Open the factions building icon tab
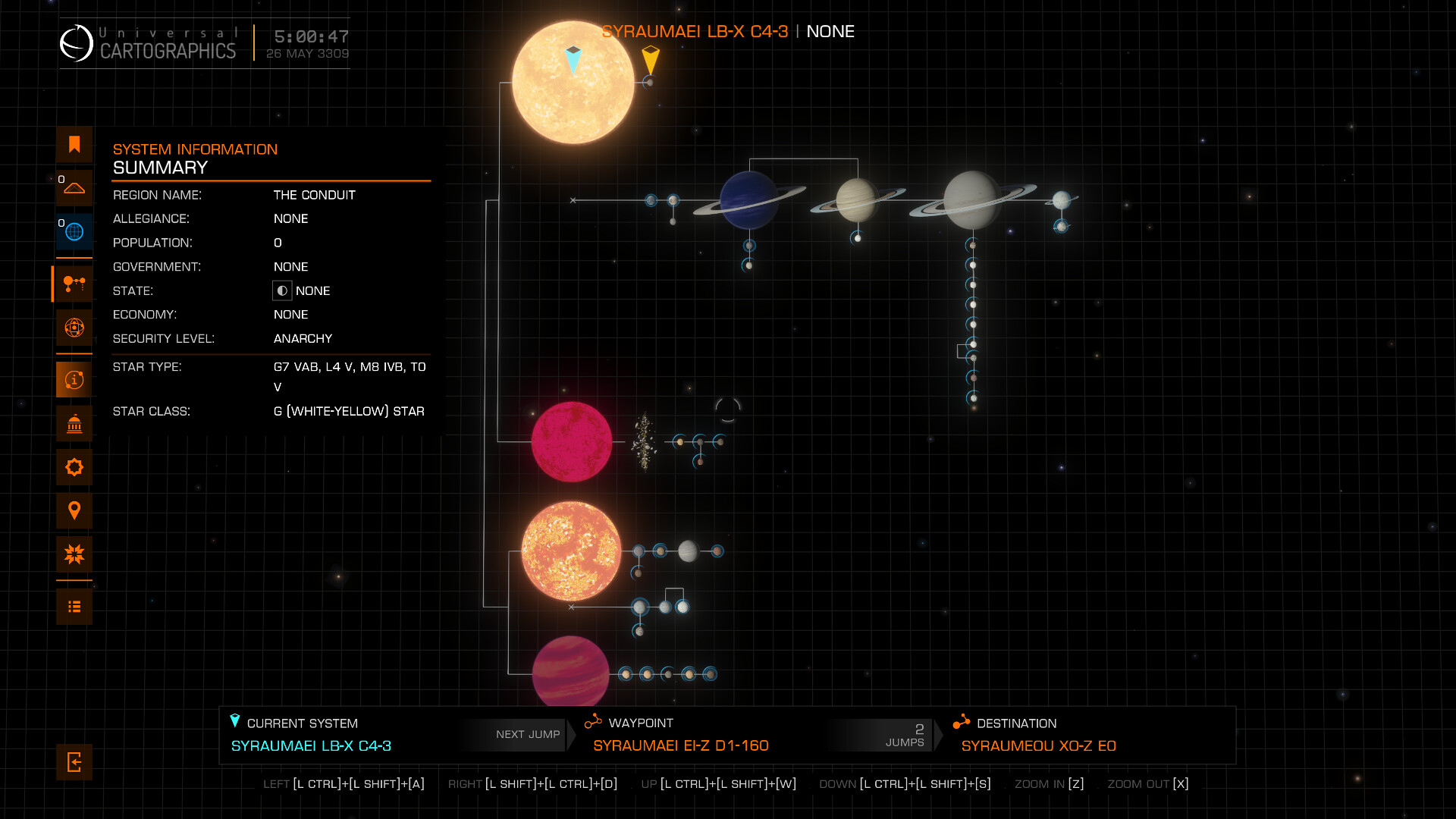The image size is (1456, 819). [x=74, y=424]
